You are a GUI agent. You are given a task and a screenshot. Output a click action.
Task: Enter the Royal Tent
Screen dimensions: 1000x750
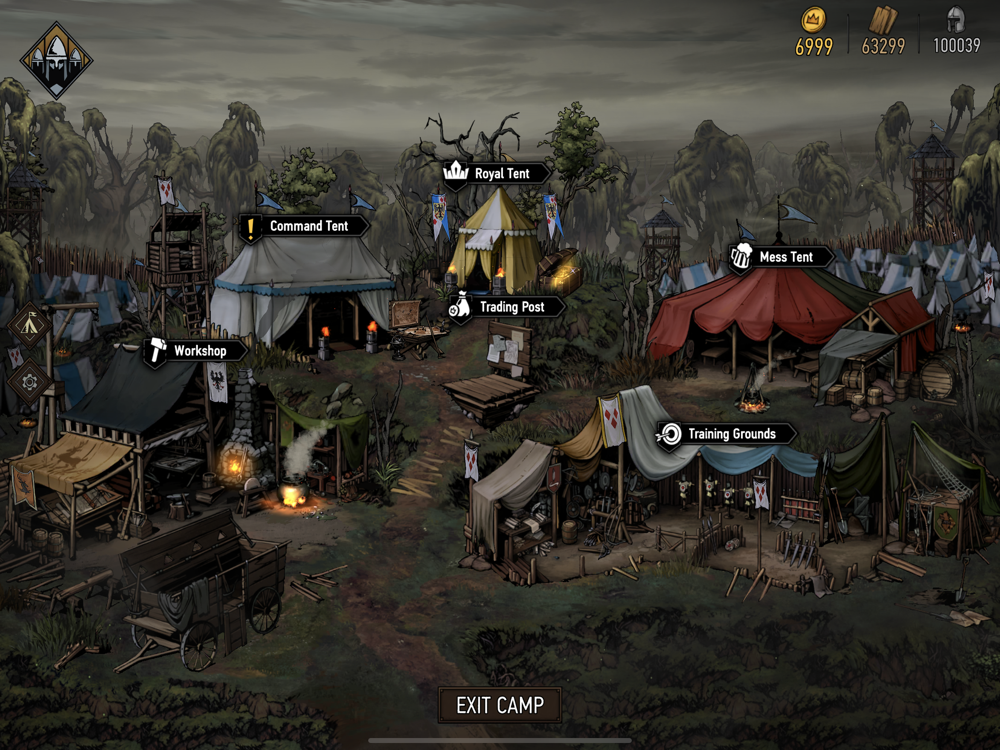498,174
